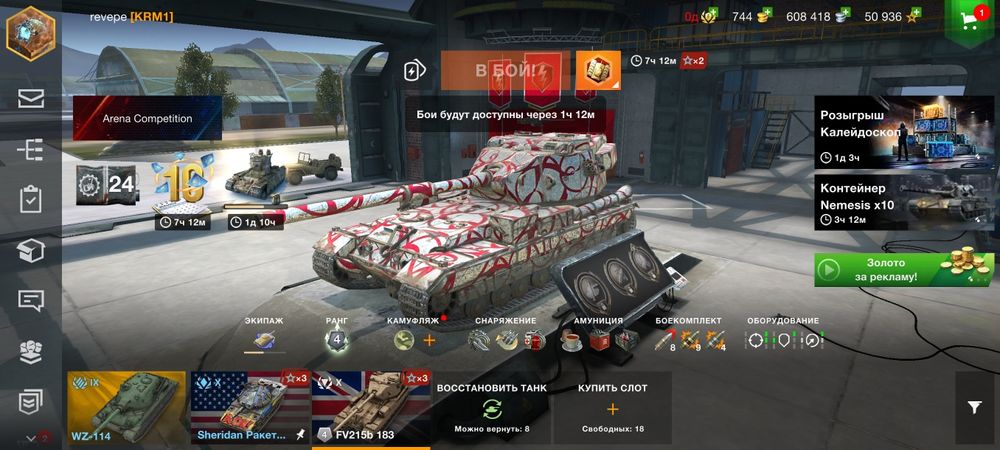Buy a new slot with Купить слот
Viewport: 1000px width, 450px height.
[x=612, y=408]
